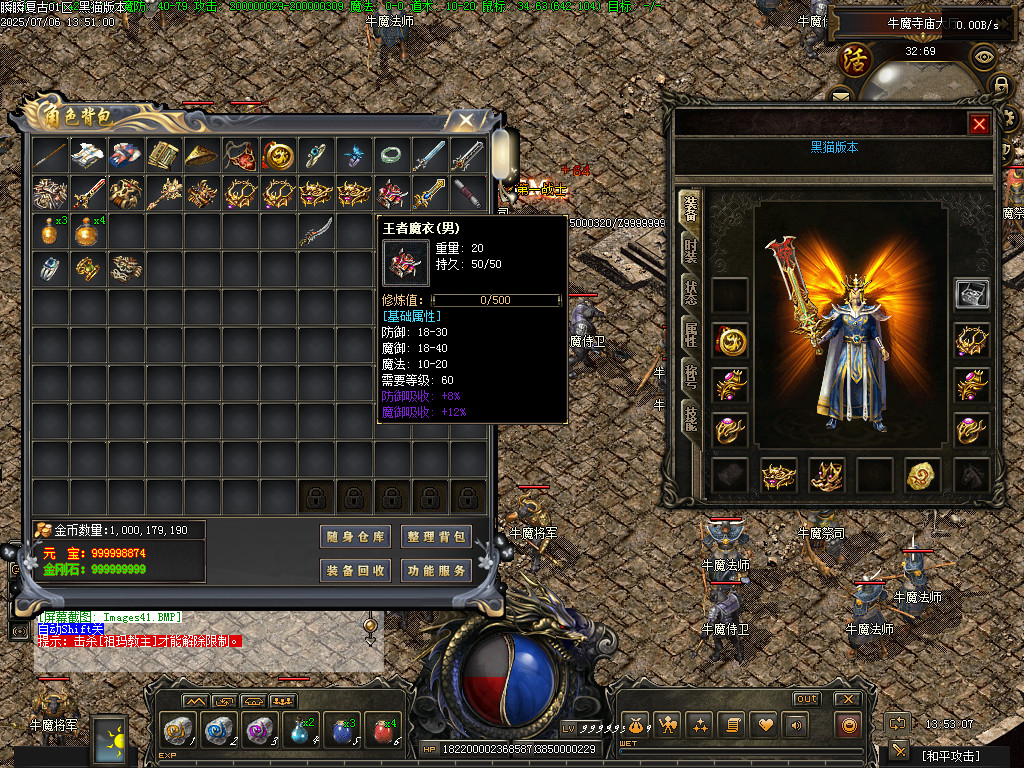Switch to the status tab (状态)

click(690, 293)
